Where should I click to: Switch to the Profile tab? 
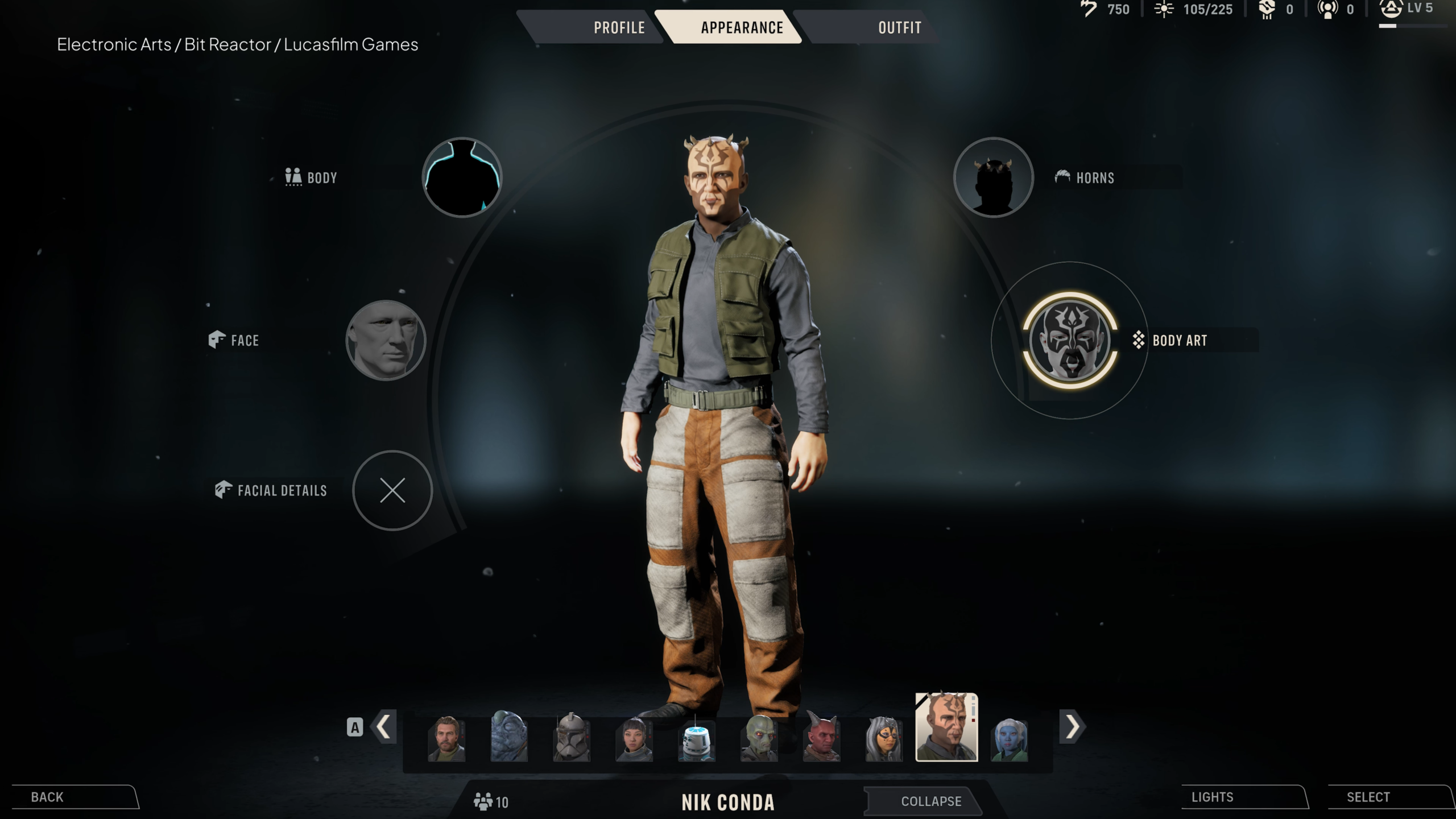[619, 27]
